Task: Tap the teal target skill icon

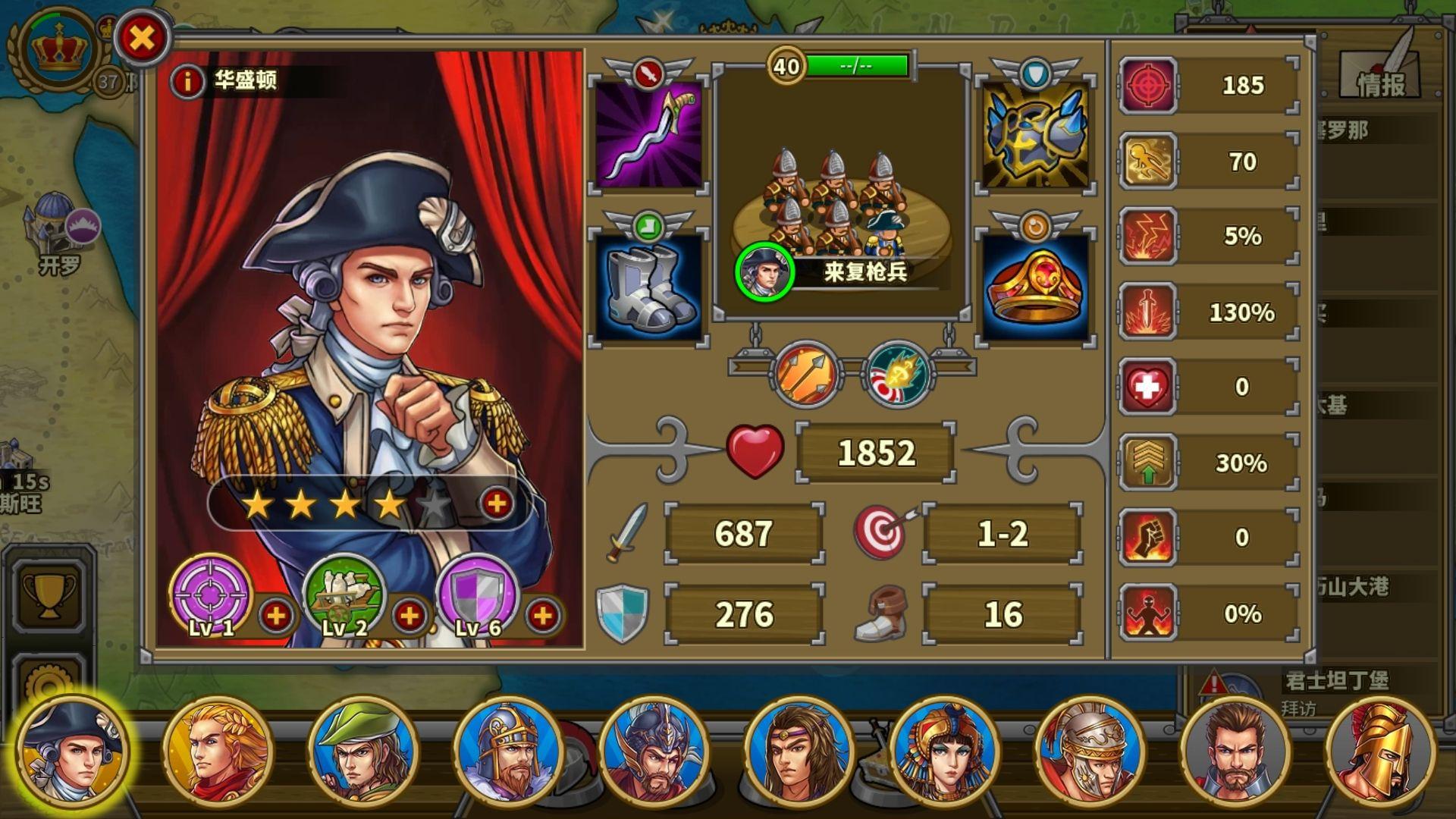Action: click(x=899, y=374)
